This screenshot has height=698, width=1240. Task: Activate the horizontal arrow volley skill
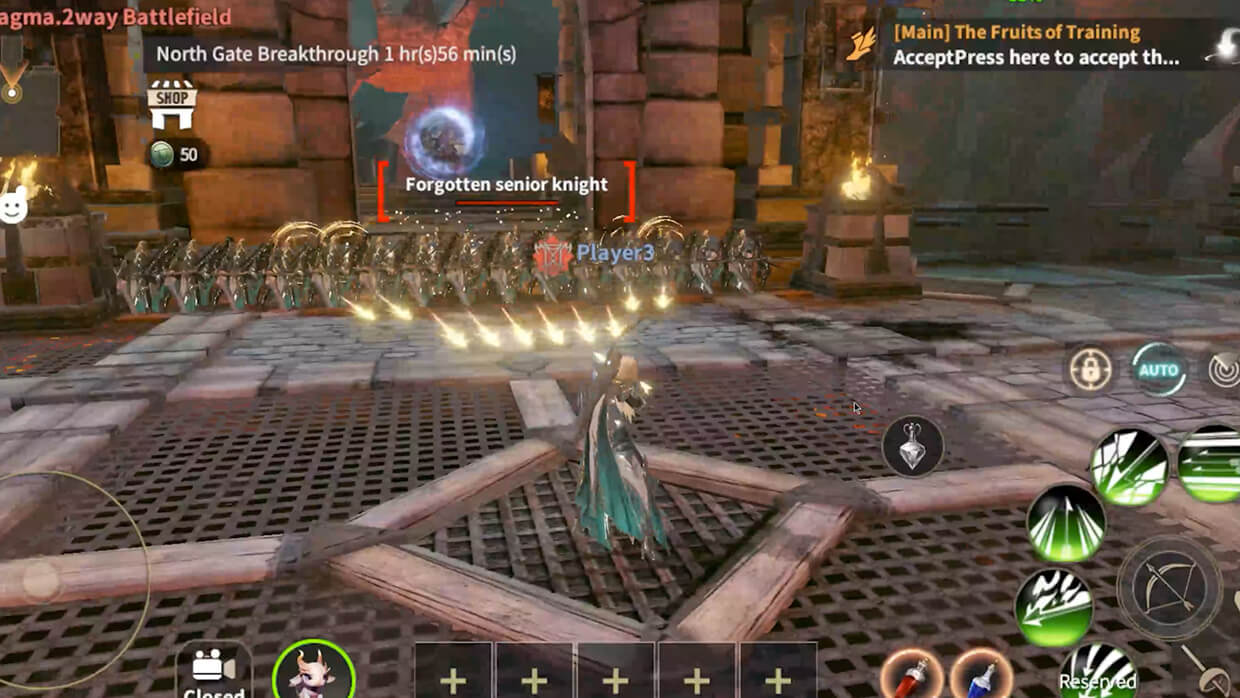pyautogui.click(x=1210, y=464)
